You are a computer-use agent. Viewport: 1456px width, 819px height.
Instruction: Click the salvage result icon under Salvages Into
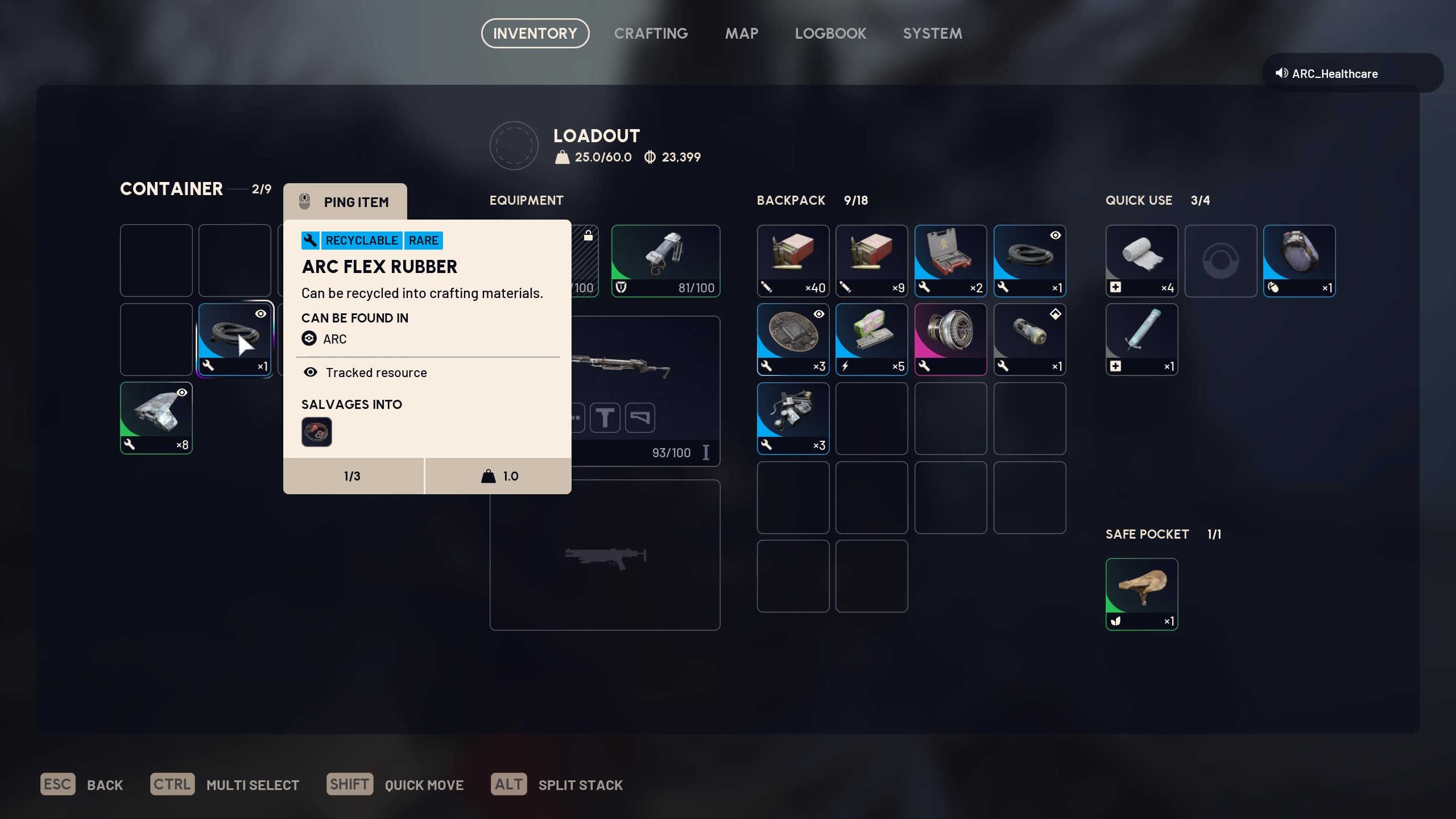tap(317, 432)
